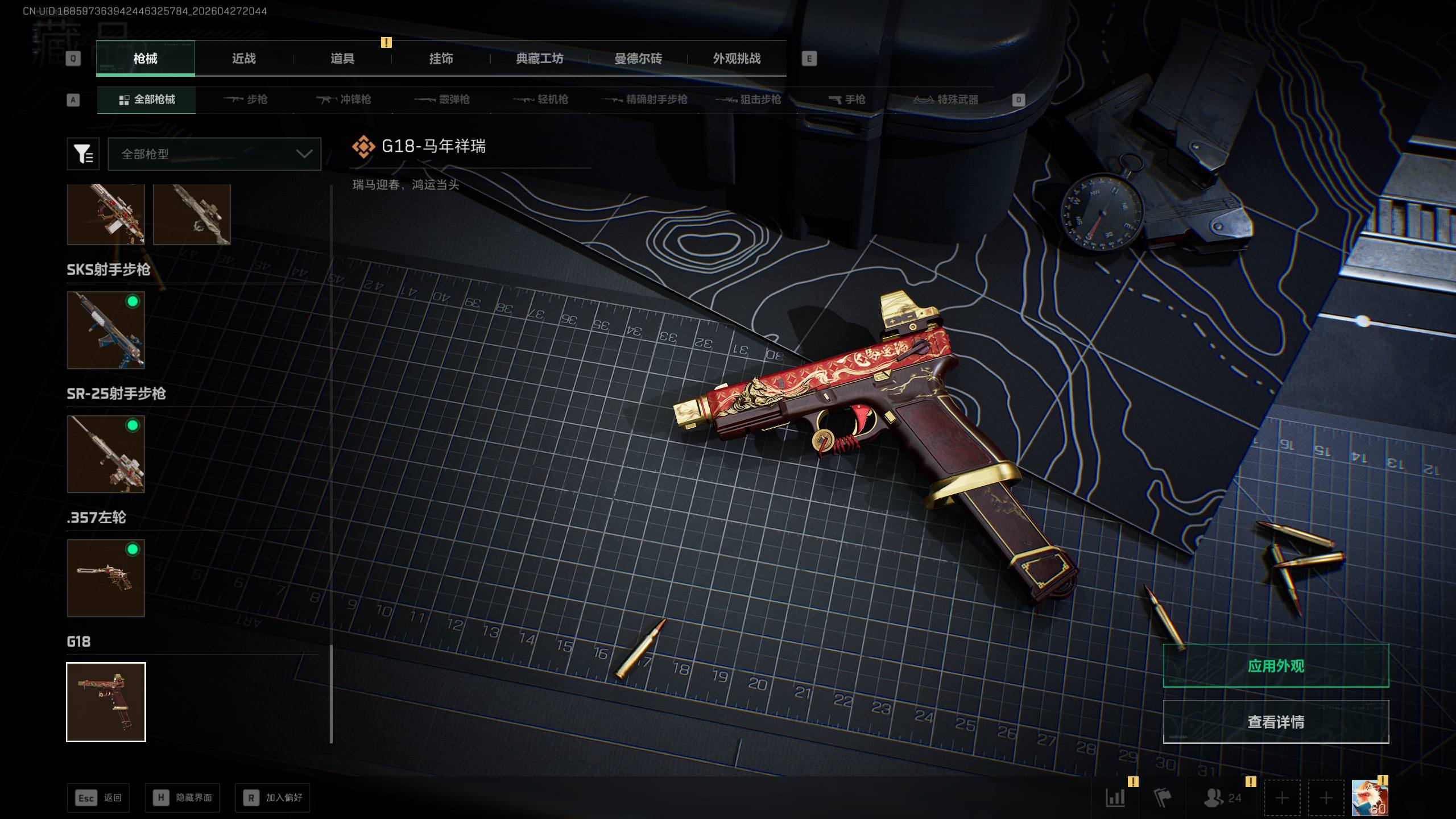Filter by 狙击步枪 sniper rifles
The image size is (1456, 819).
[748, 100]
